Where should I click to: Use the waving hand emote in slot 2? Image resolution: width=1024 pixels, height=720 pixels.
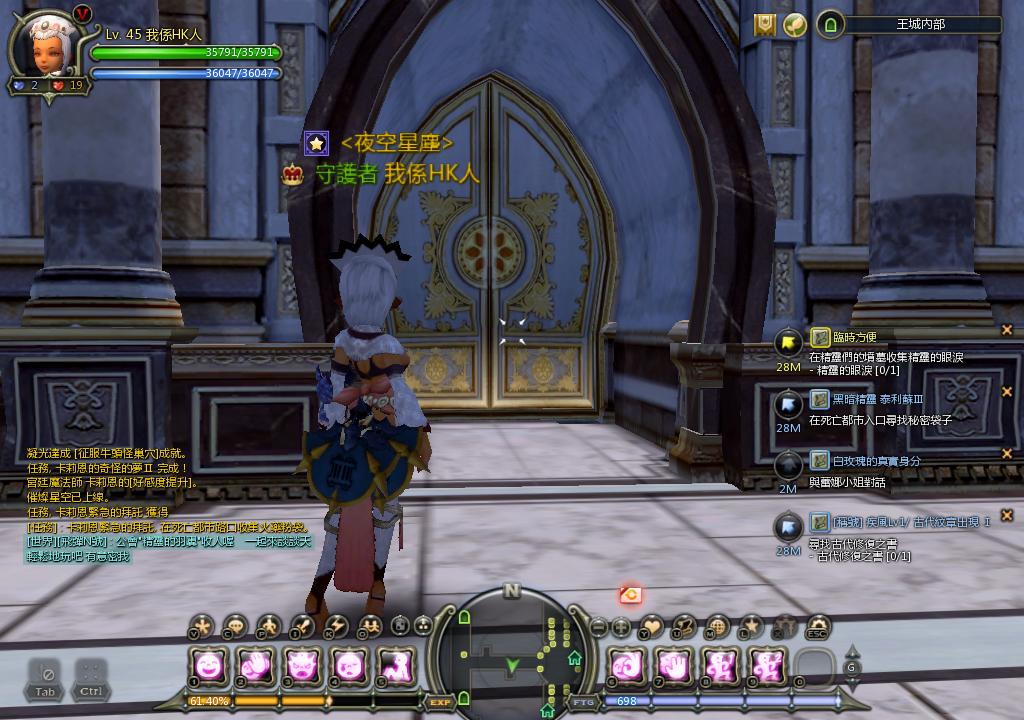pyautogui.click(x=256, y=665)
